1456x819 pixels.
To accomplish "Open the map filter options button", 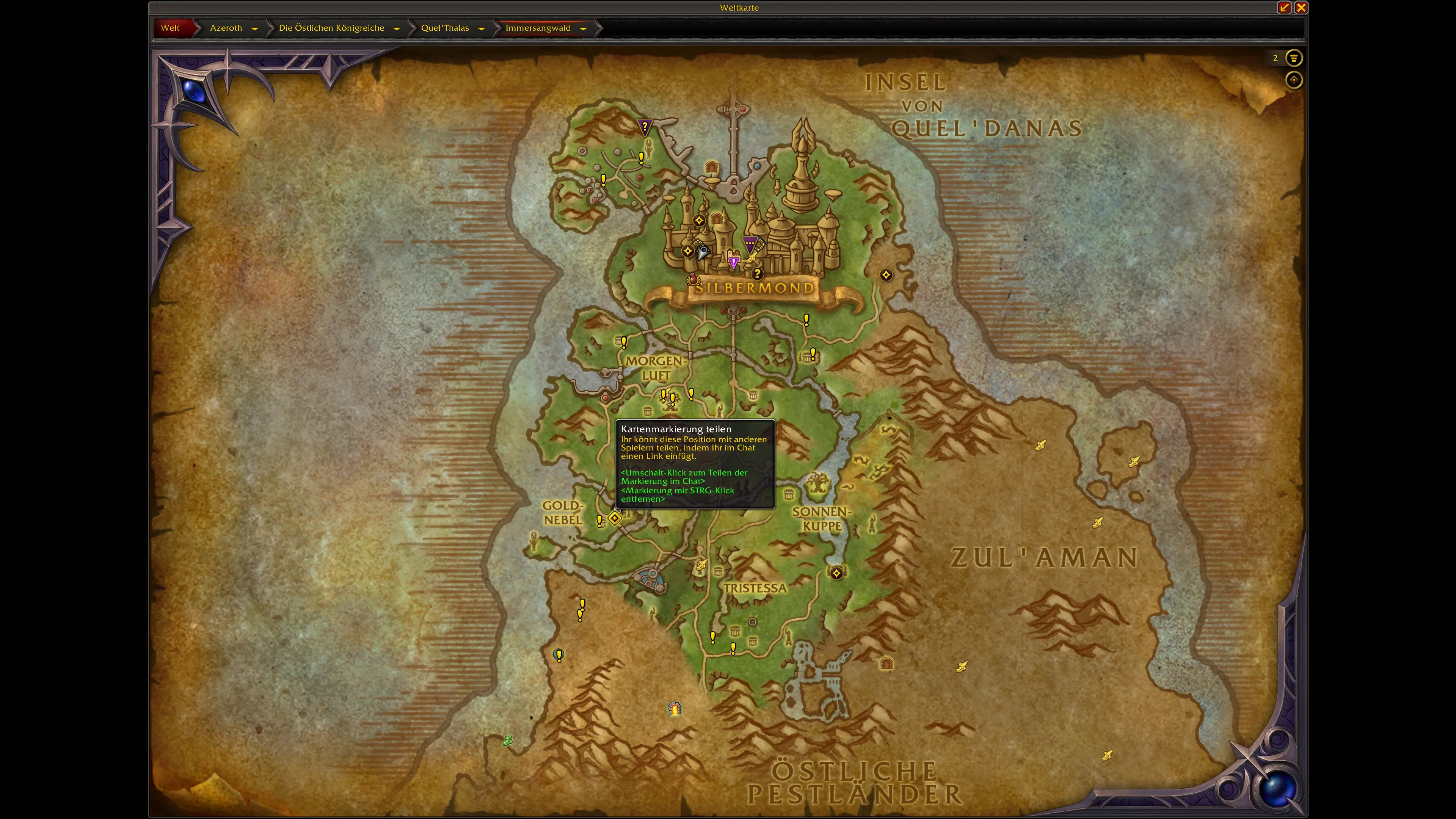I will 1293,58.
